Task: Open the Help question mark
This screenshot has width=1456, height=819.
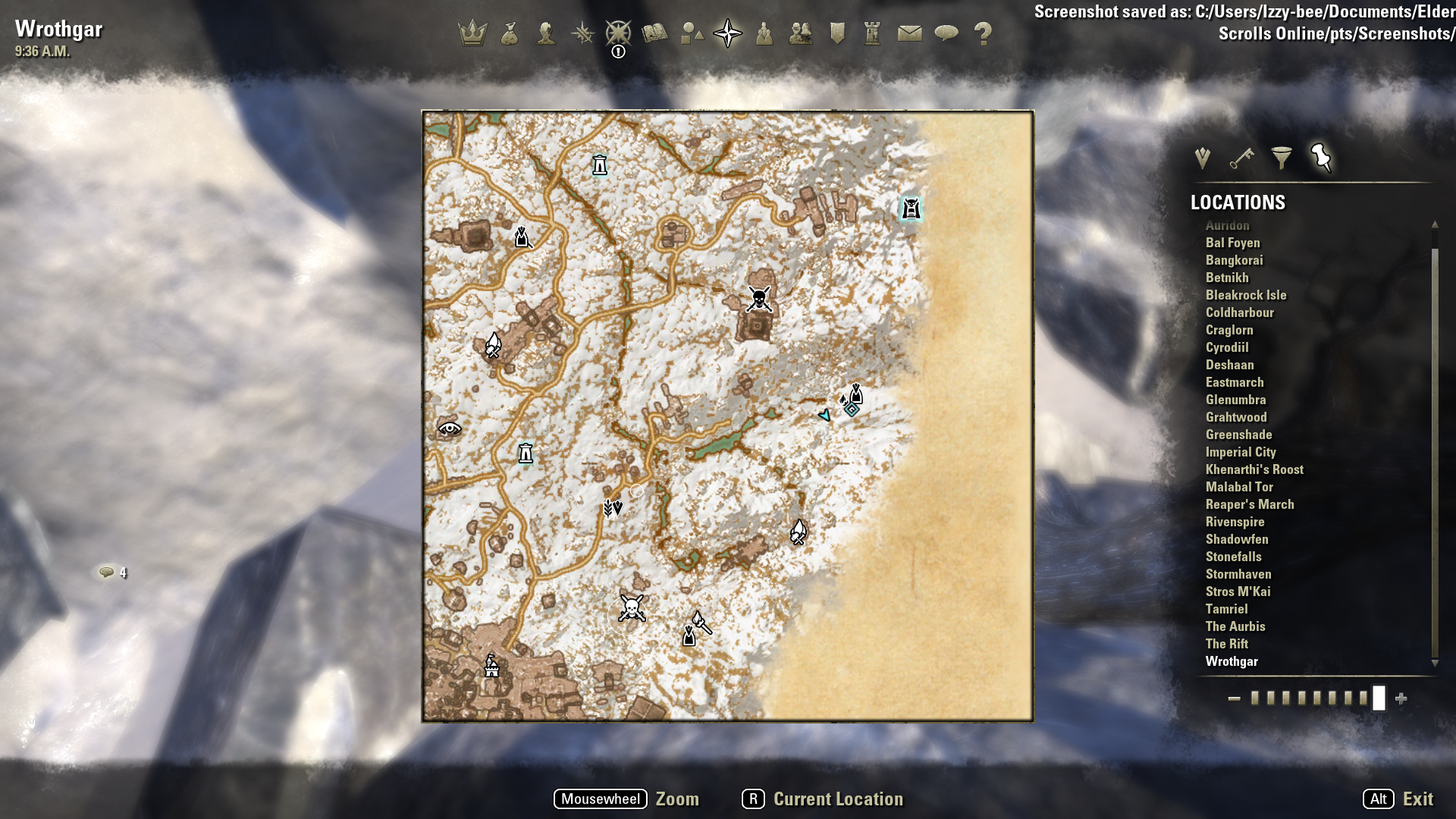Action: 984,33
